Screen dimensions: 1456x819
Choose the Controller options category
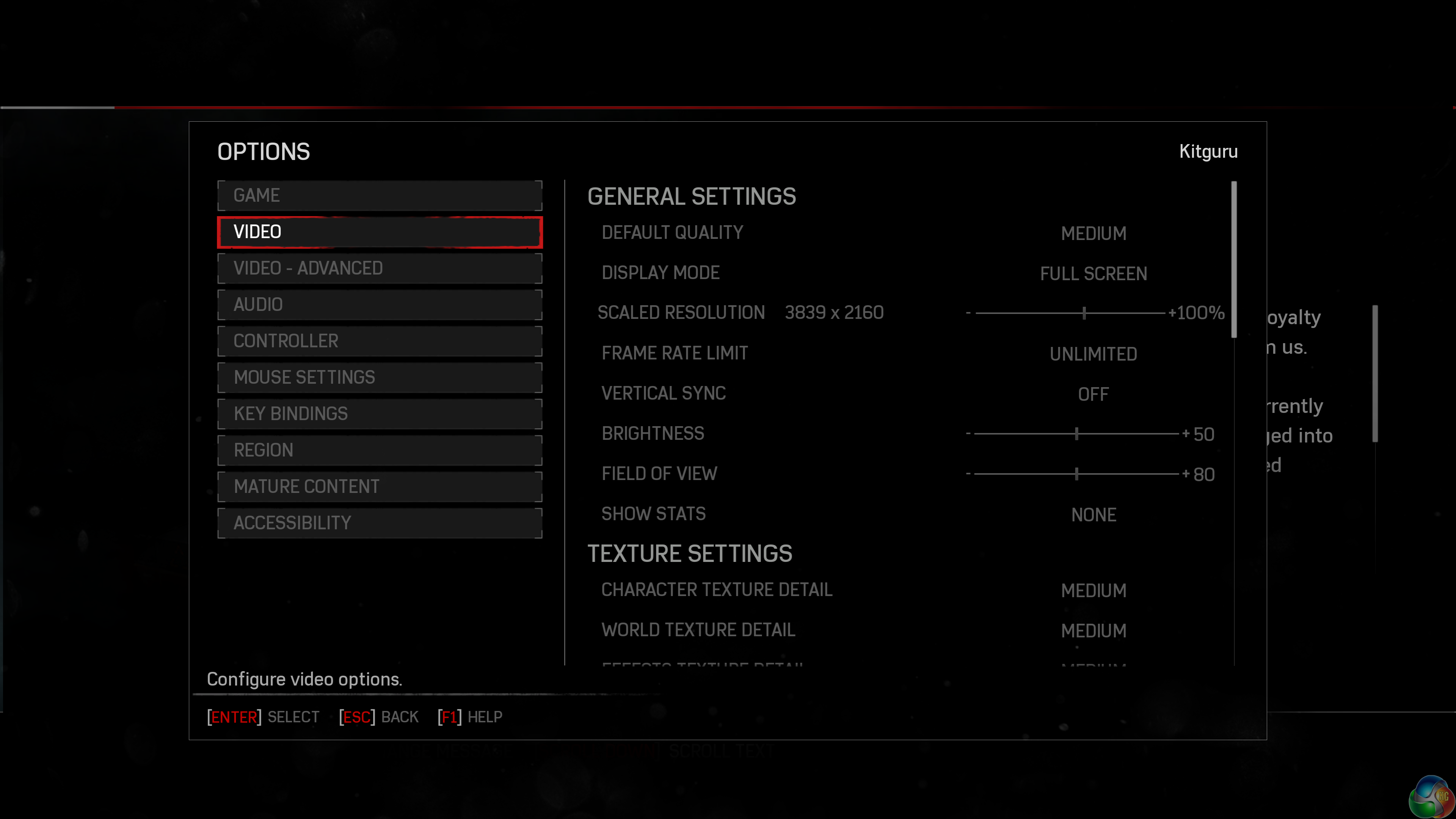379,341
